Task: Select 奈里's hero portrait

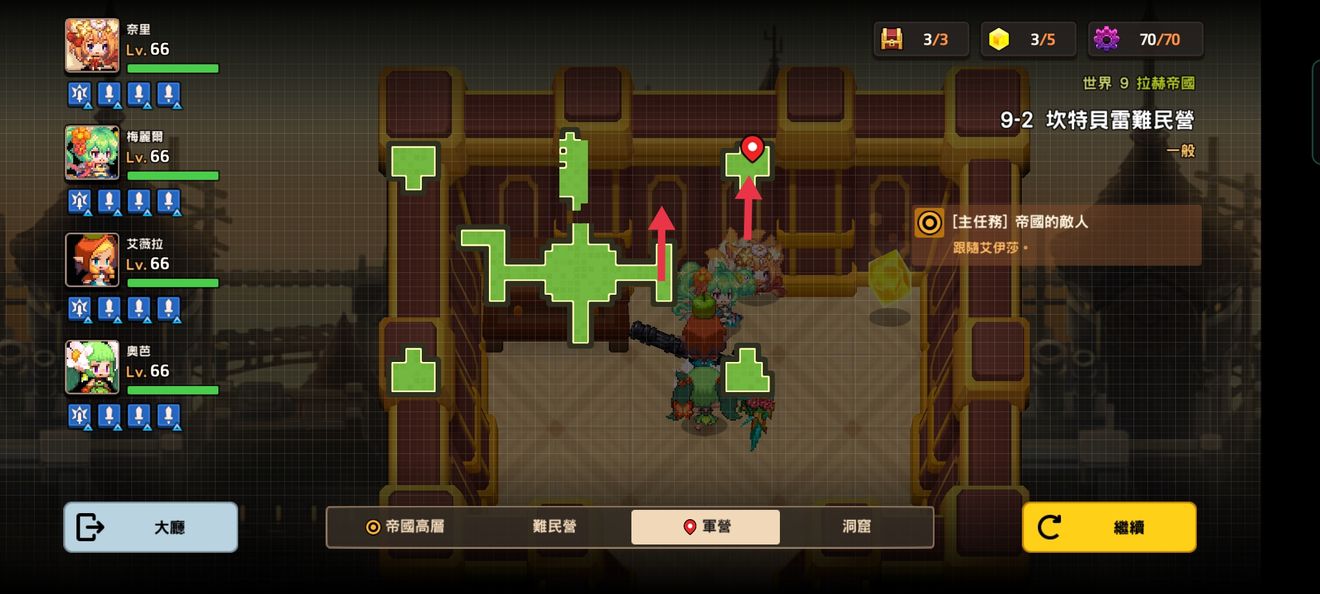Action: (92, 46)
